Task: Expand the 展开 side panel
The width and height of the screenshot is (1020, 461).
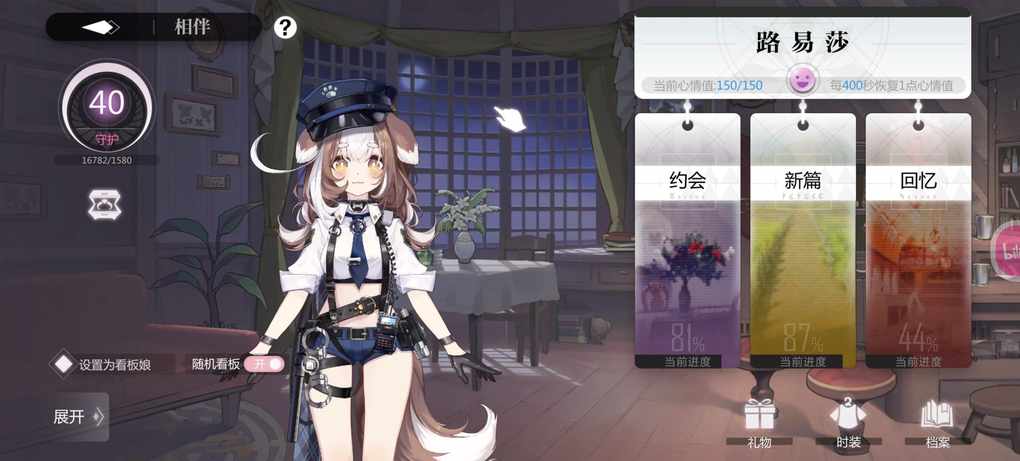Action: point(79,416)
